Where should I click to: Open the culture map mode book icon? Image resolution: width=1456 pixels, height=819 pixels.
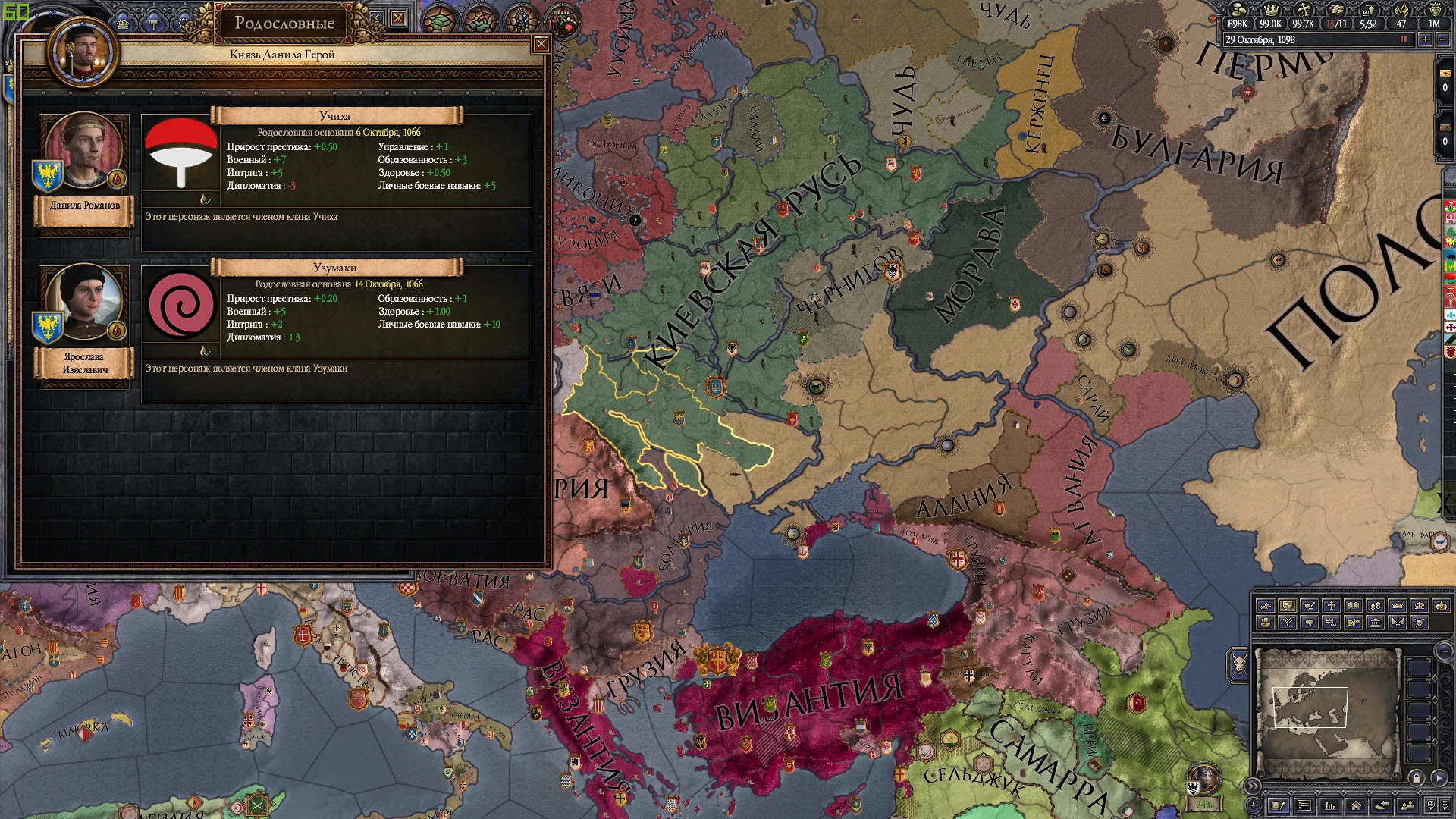pos(1353,606)
